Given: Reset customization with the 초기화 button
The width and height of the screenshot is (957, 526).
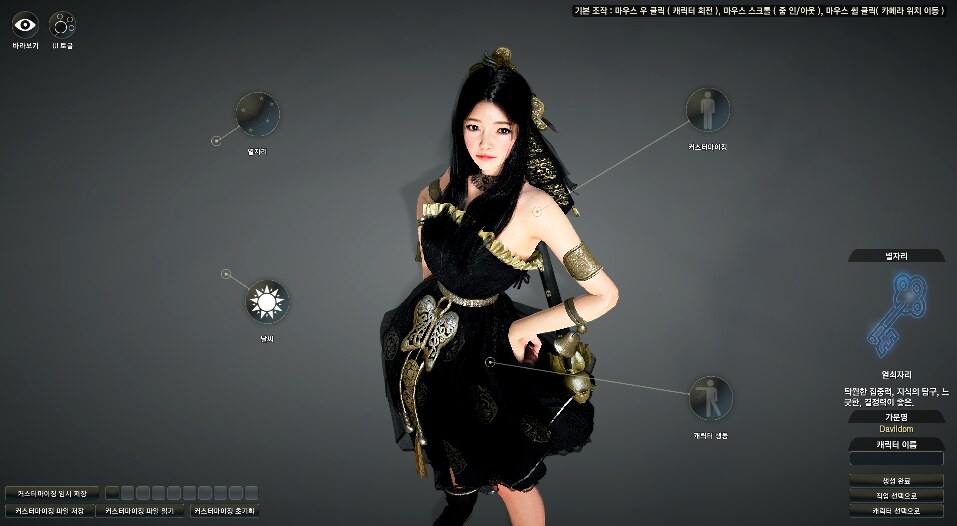Looking at the screenshot, I should [225, 510].
